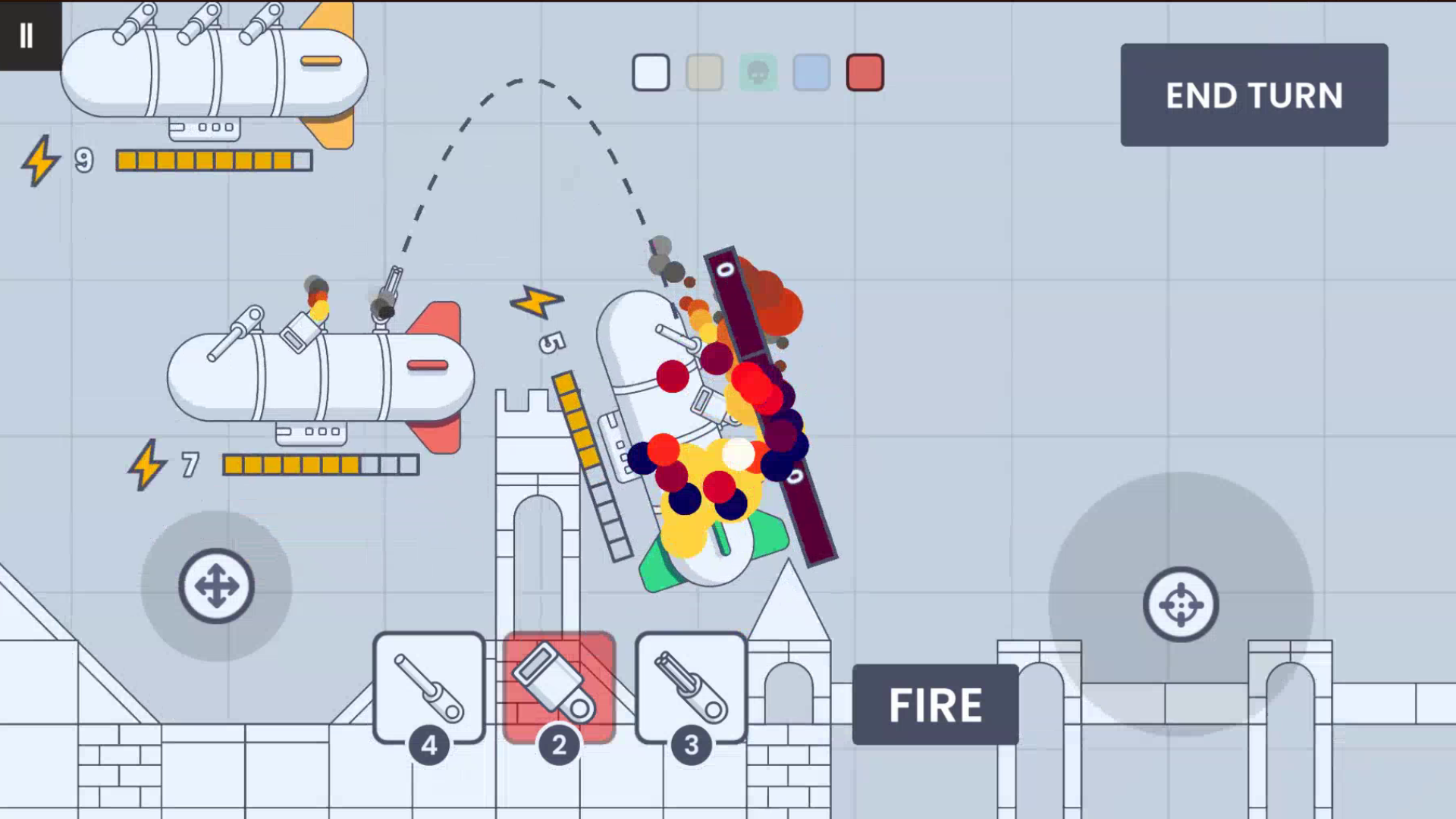Select the white team color swatch
1456x819 pixels.
tap(651, 72)
